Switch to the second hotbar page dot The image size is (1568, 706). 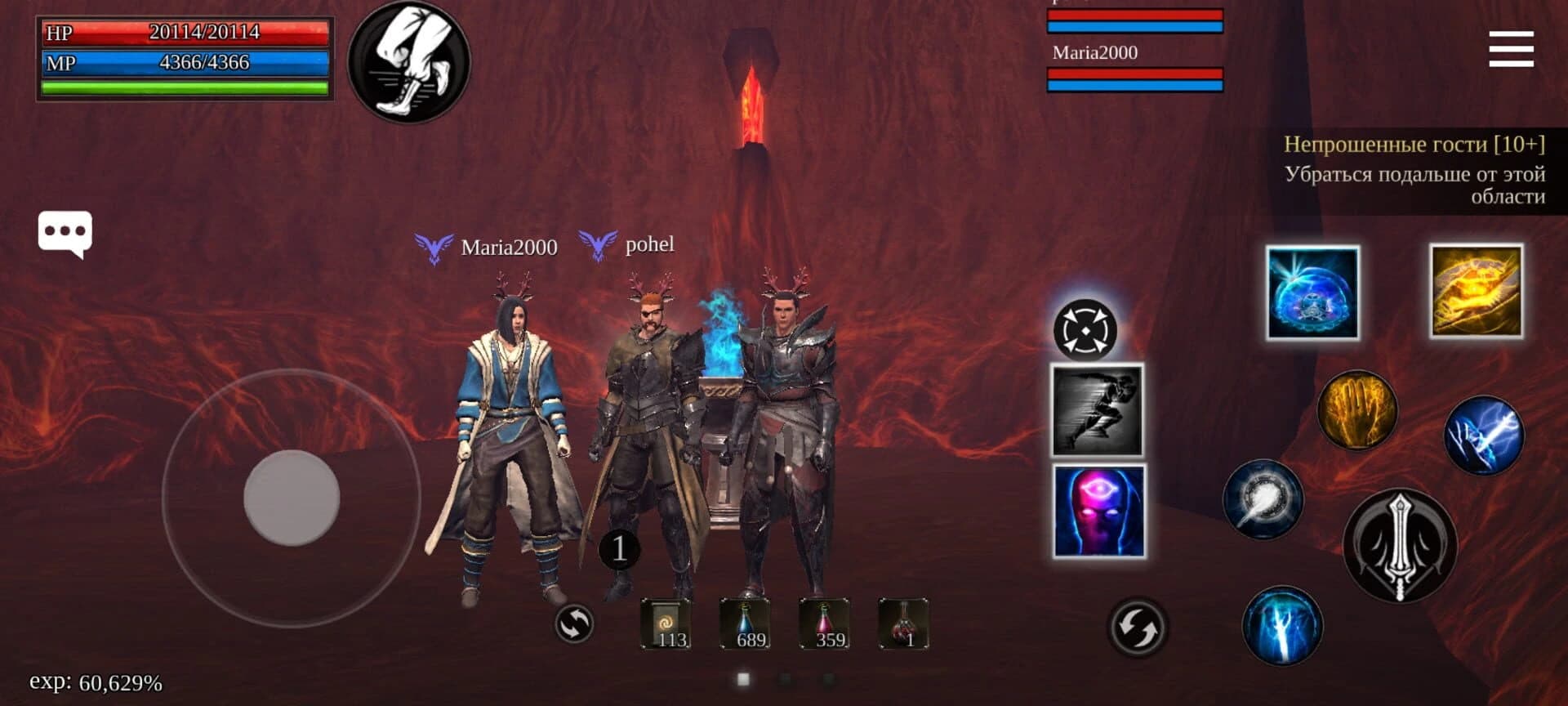click(784, 678)
